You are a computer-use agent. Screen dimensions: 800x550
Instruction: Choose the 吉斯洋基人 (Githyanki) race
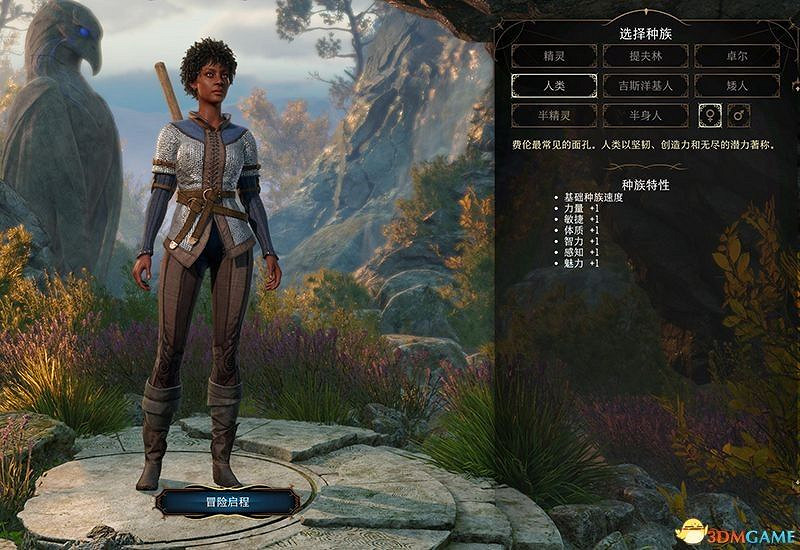click(x=645, y=86)
